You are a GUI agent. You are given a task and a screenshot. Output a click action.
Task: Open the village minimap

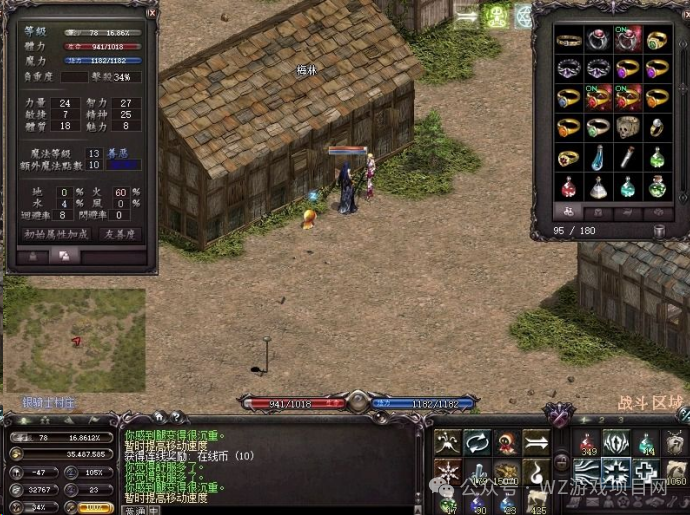76,340
